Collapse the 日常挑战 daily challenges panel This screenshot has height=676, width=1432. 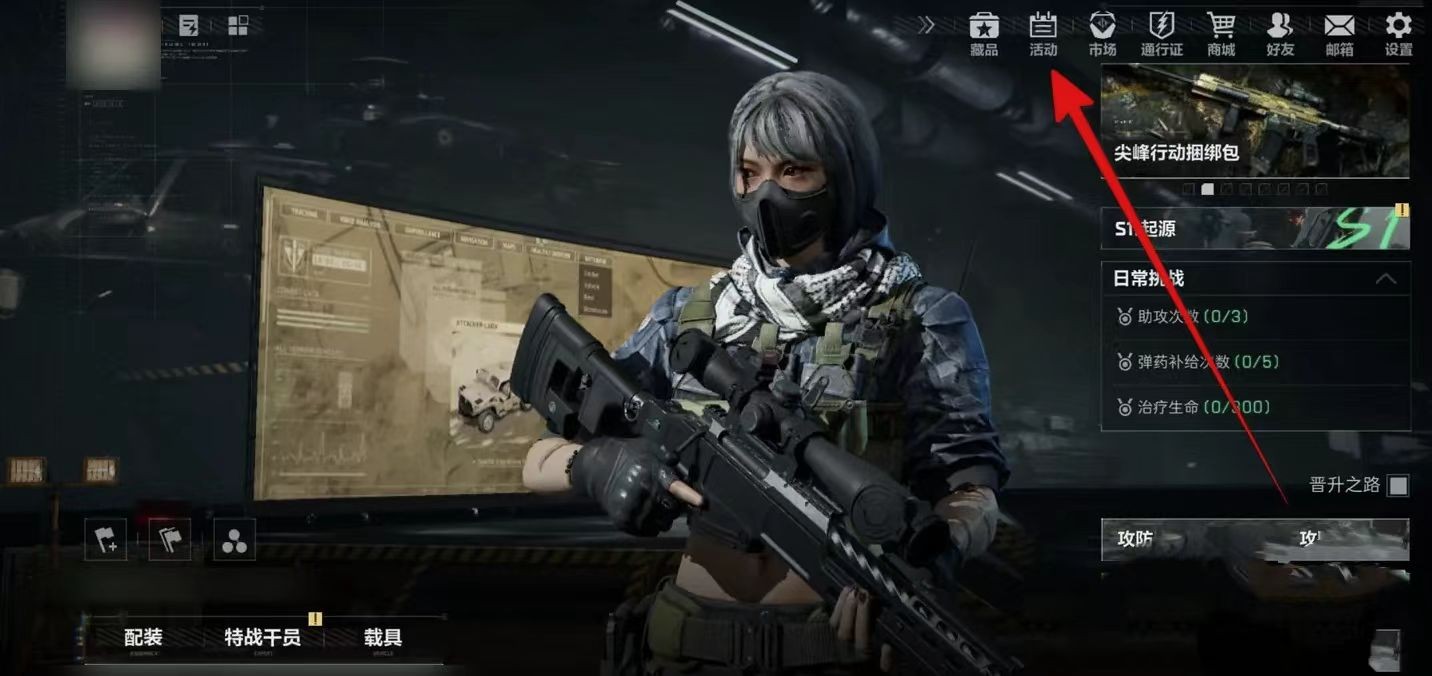[1386, 279]
